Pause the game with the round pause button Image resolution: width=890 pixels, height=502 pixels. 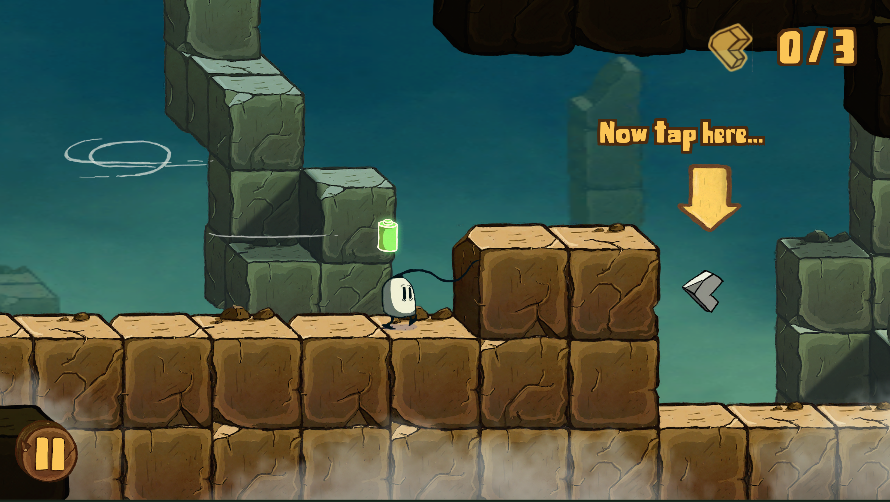(x=46, y=454)
